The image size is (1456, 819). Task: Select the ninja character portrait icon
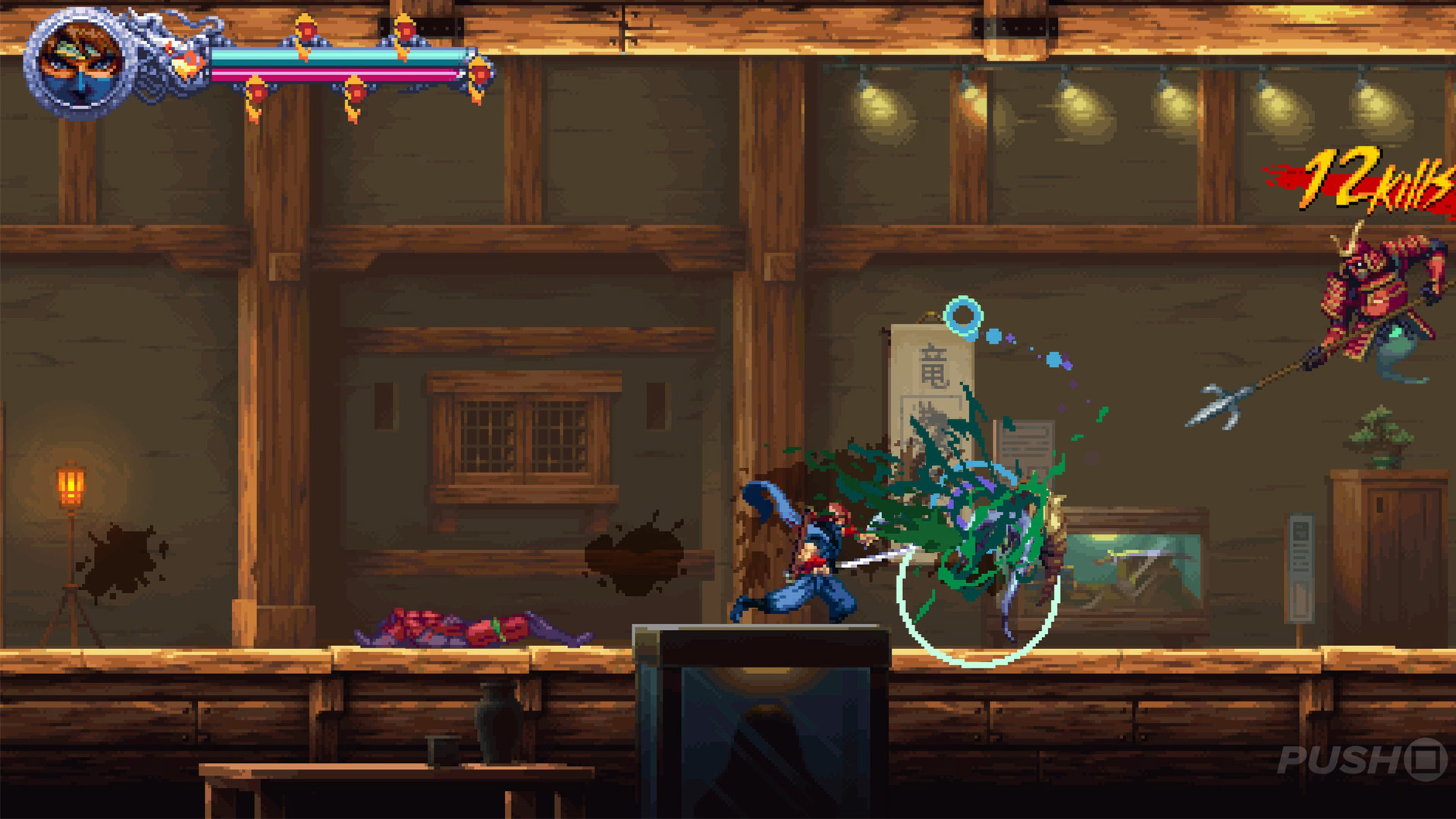(x=76, y=61)
